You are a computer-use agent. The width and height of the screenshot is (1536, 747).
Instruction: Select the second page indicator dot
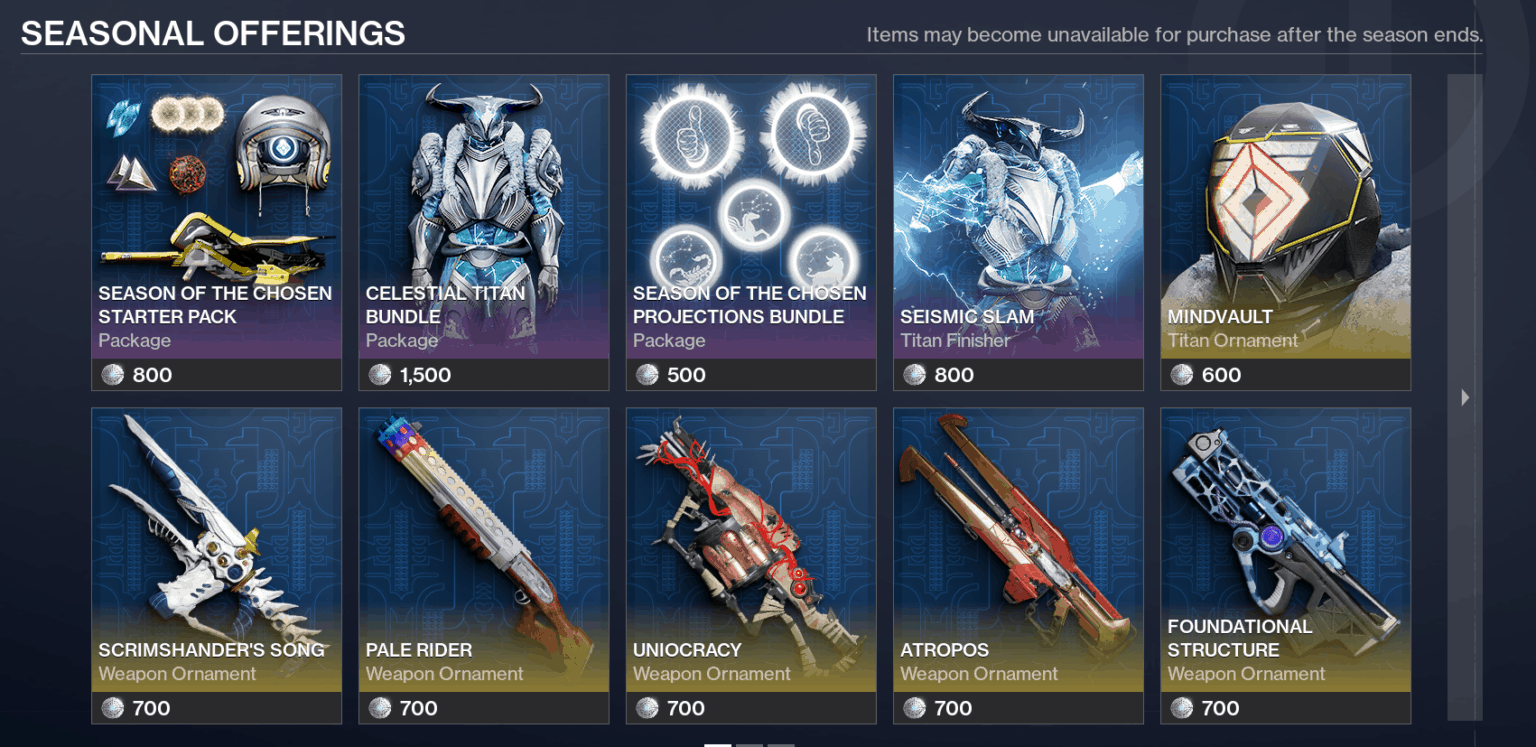749,743
